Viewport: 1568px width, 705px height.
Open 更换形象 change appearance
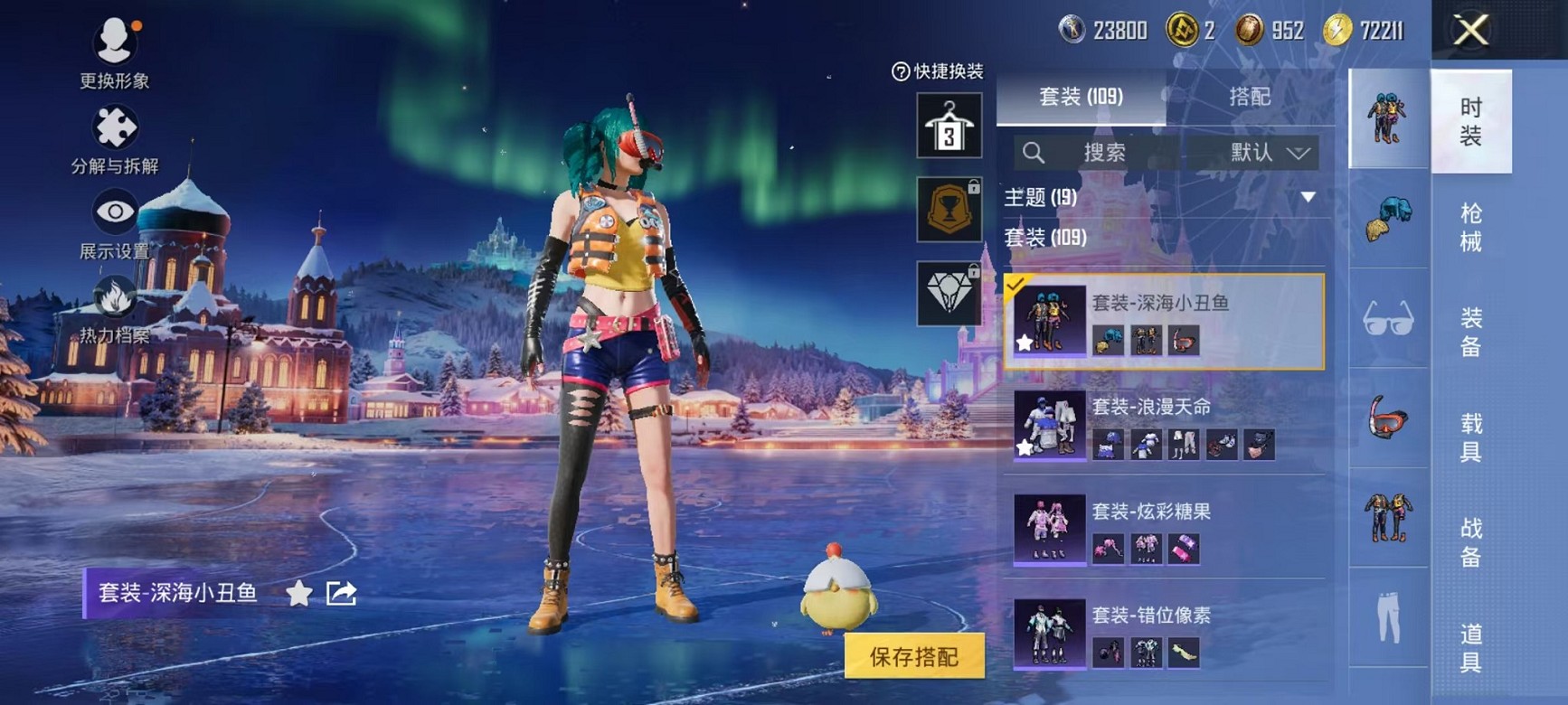click(x=115, y=54)
